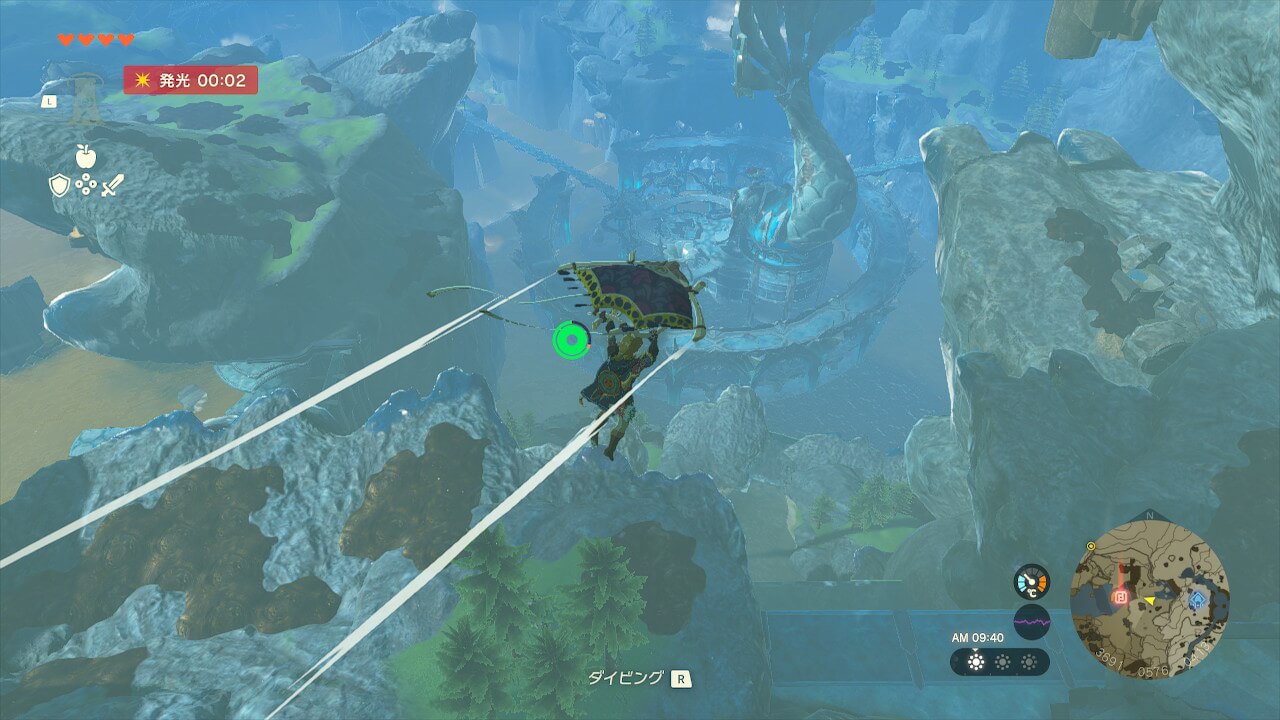Screen dimensions: 1280x720
Task: Select the yellow ring marker at minimap edge
Action: point(1091,547)
